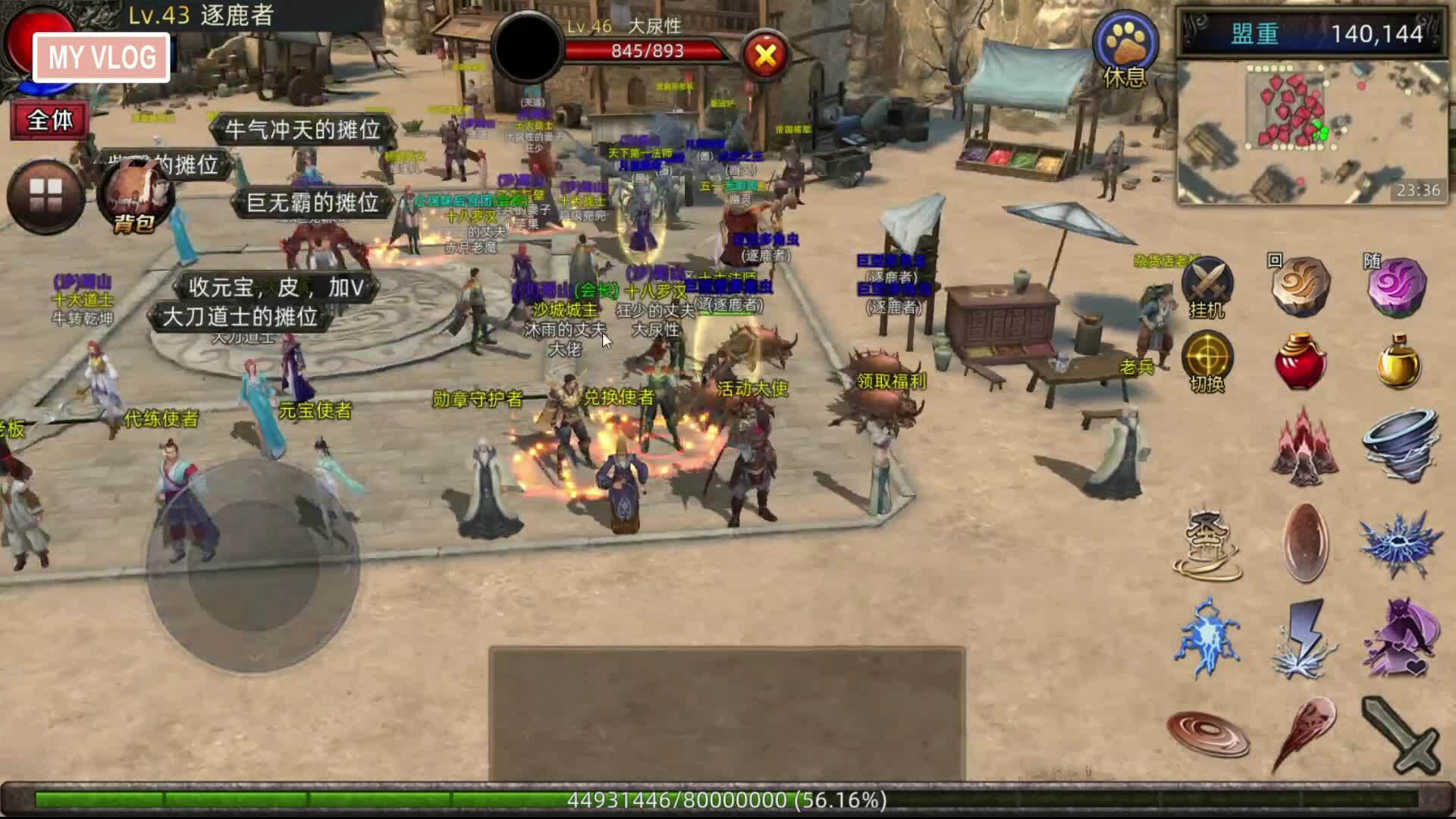
Task: Use the red health potion
Action: [1301, 362]
